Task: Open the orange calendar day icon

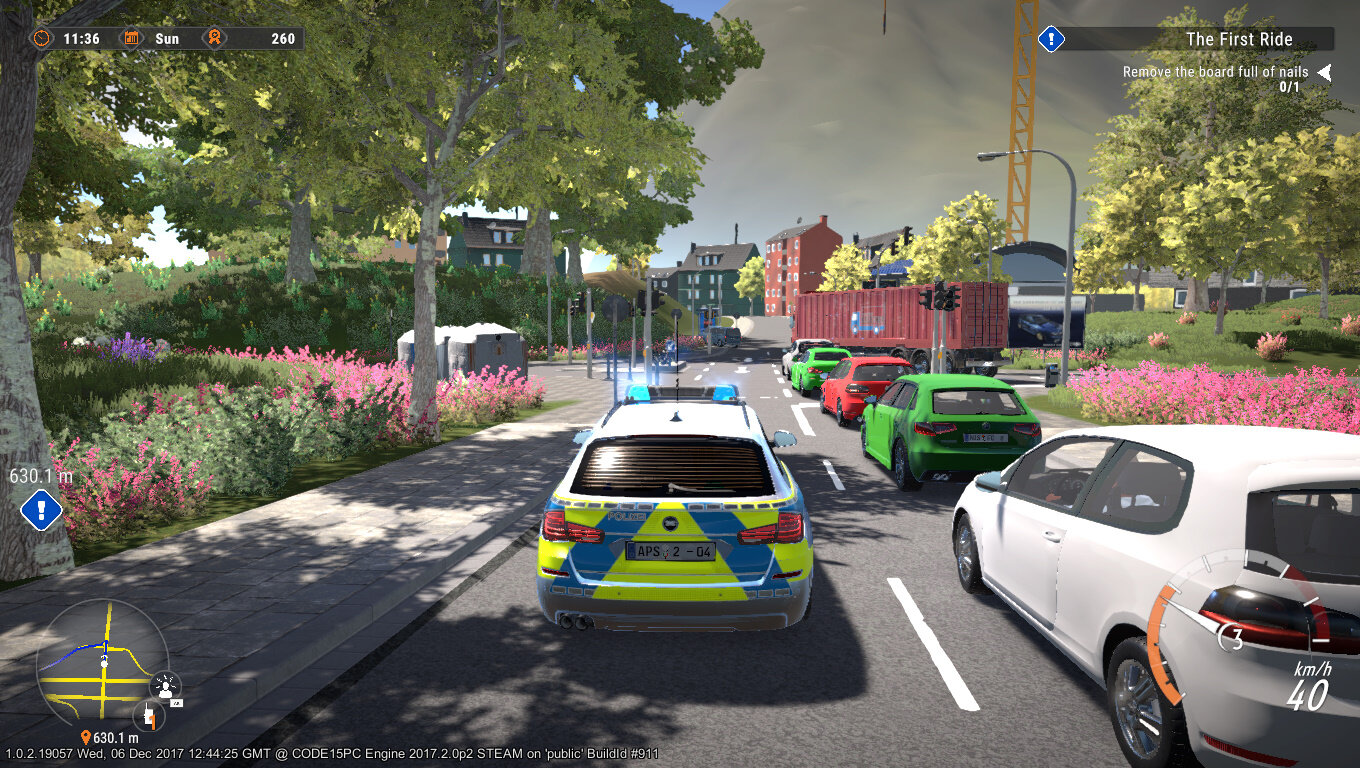Action: 132,38
